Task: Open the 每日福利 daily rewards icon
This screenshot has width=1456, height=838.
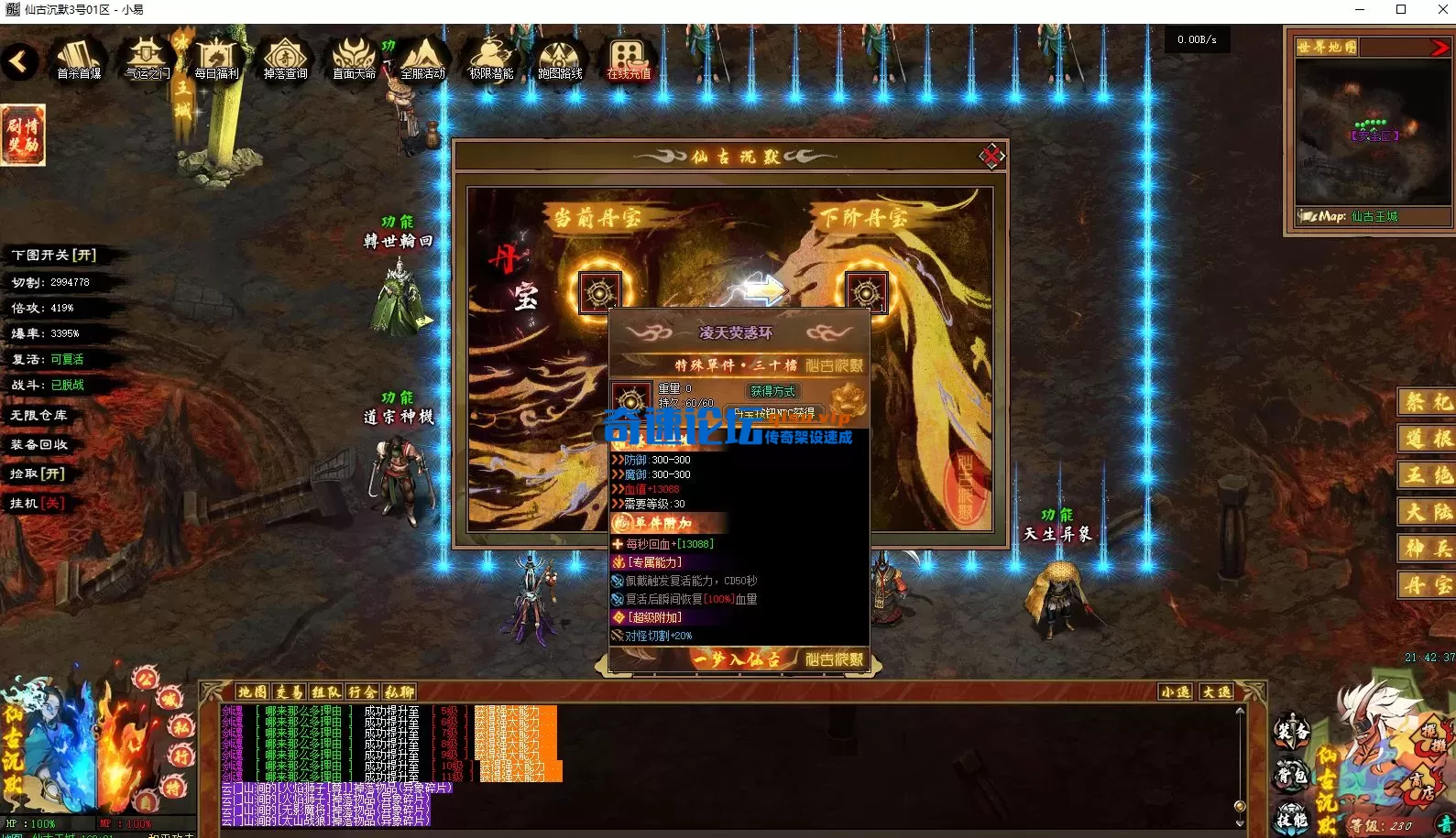Action: (216, 58)
